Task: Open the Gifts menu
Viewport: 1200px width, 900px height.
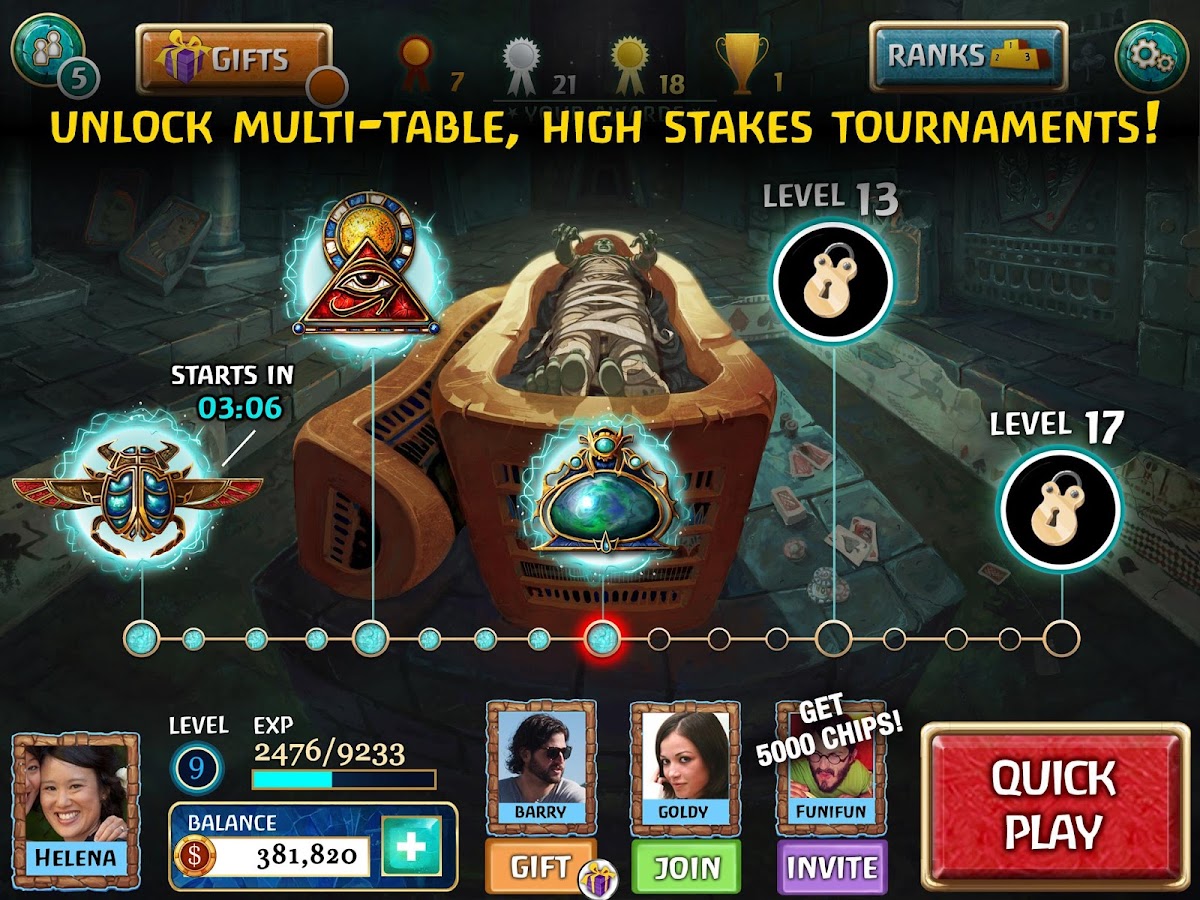Action: 233,60
